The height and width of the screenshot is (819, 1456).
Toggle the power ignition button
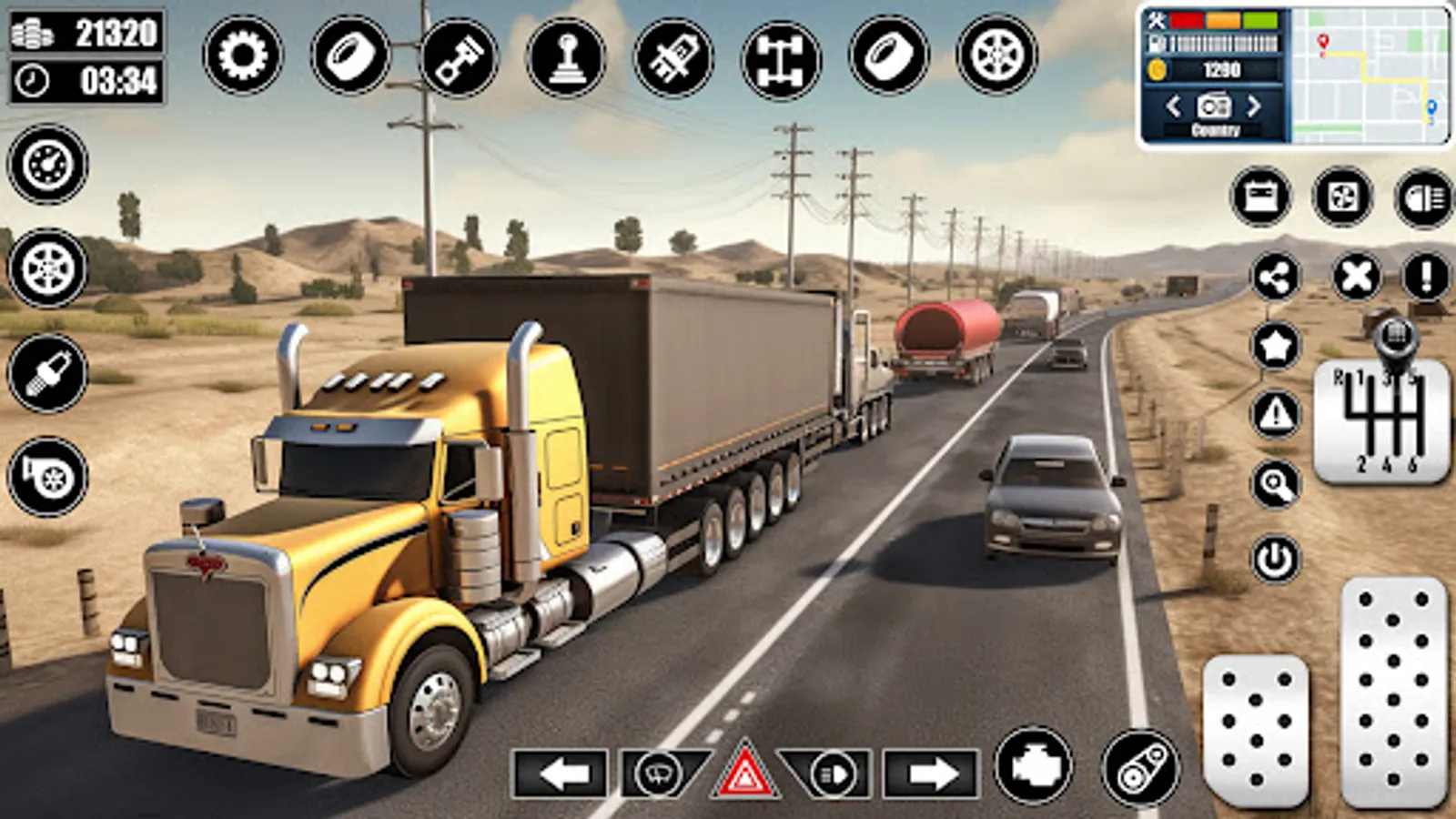click(x=1276, y=559)
